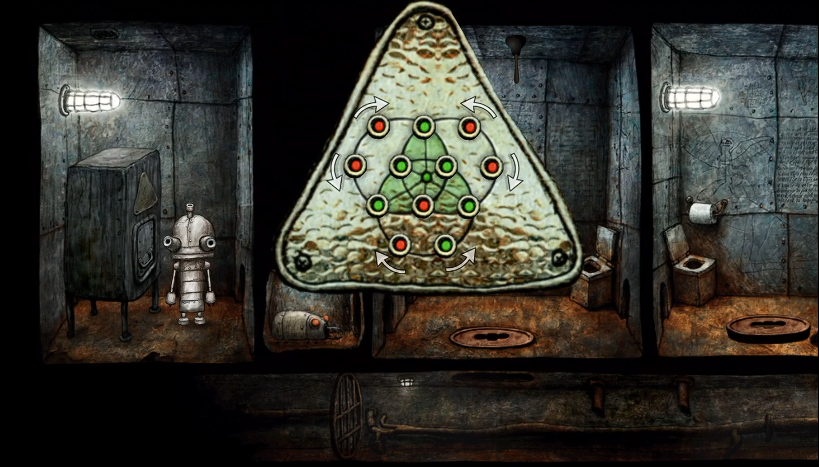
Task: Rotate the bottom ring clockwise with its arrow
Action: [391, 263]
